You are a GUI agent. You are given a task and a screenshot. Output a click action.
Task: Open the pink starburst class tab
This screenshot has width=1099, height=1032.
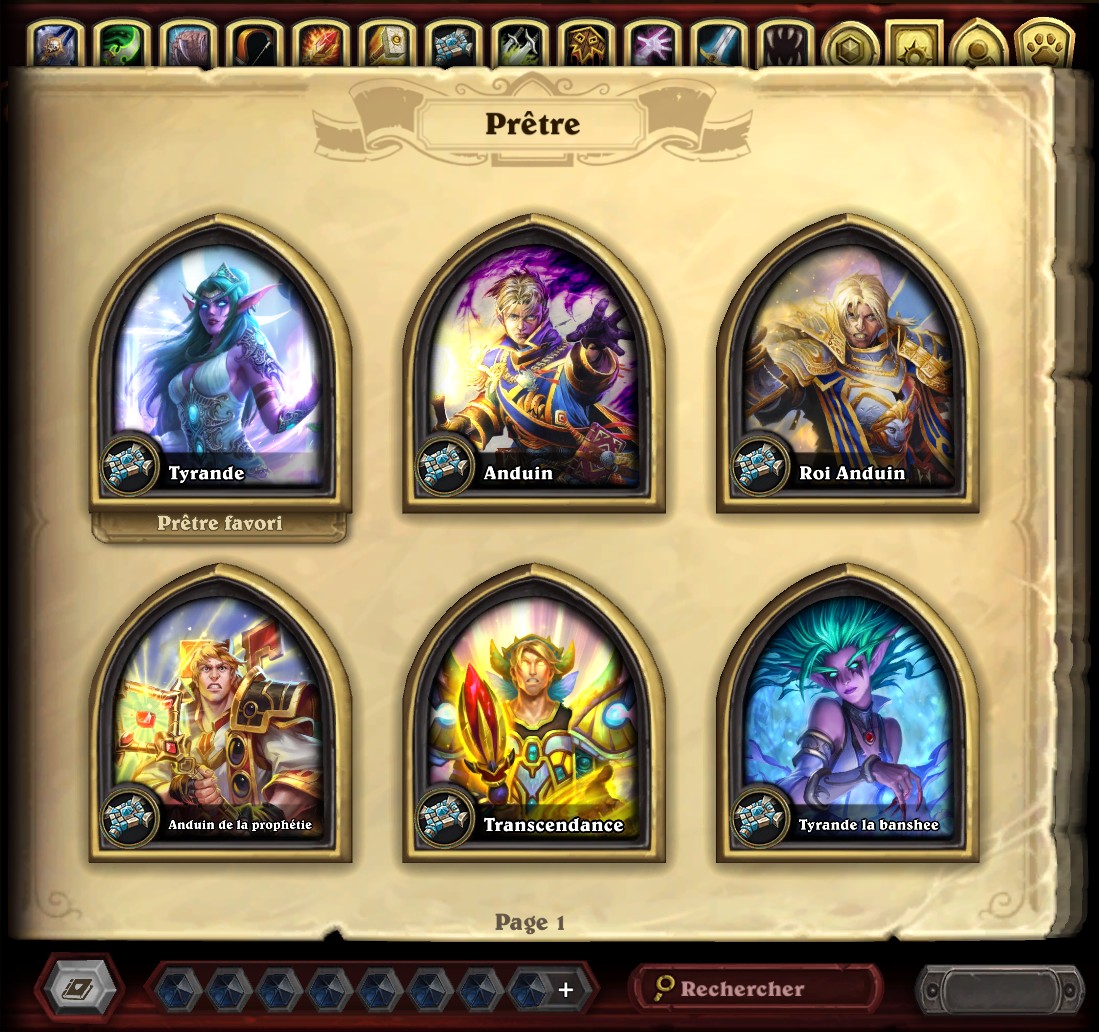650,45
